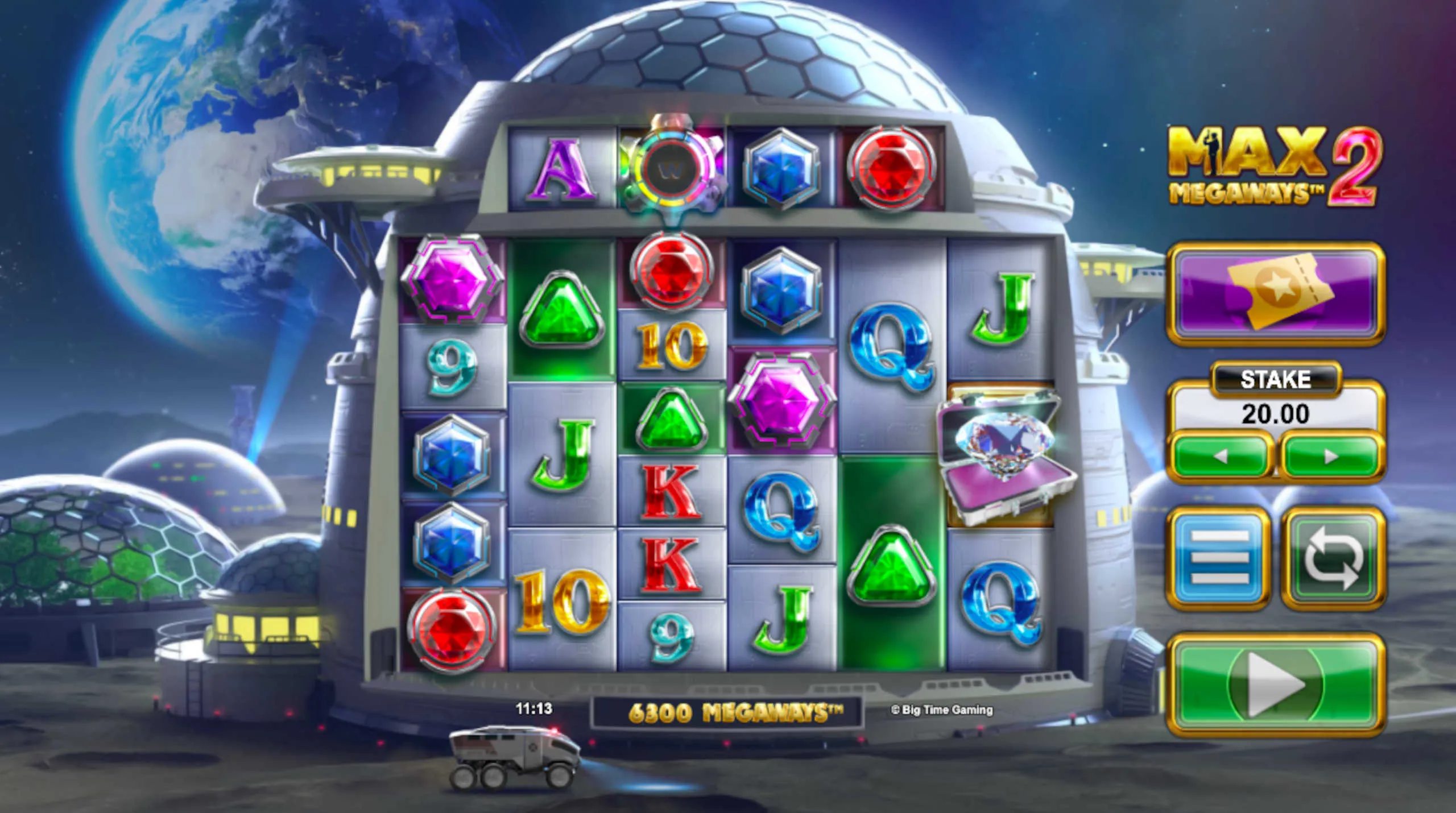Increase the stake with the right arrow
Image resolution: width=1456 pixels, height=813 pixels.
[x=1331, y=457]
